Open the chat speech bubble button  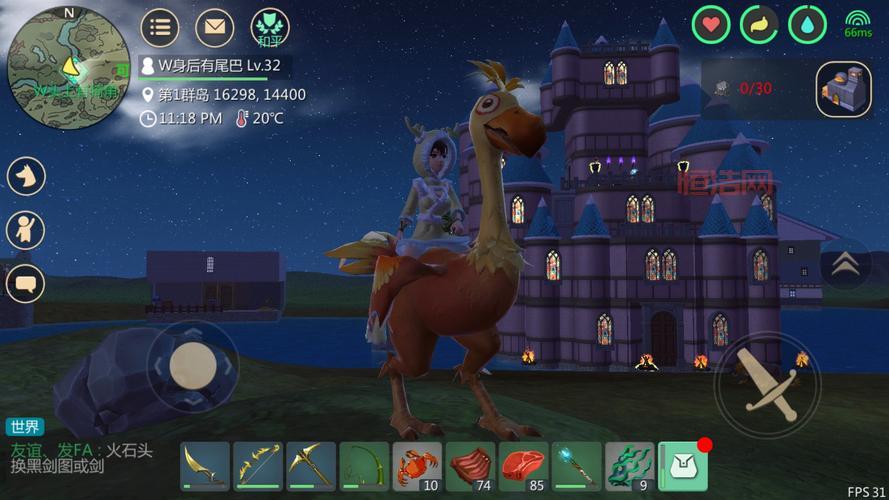[x=26, y=284]
